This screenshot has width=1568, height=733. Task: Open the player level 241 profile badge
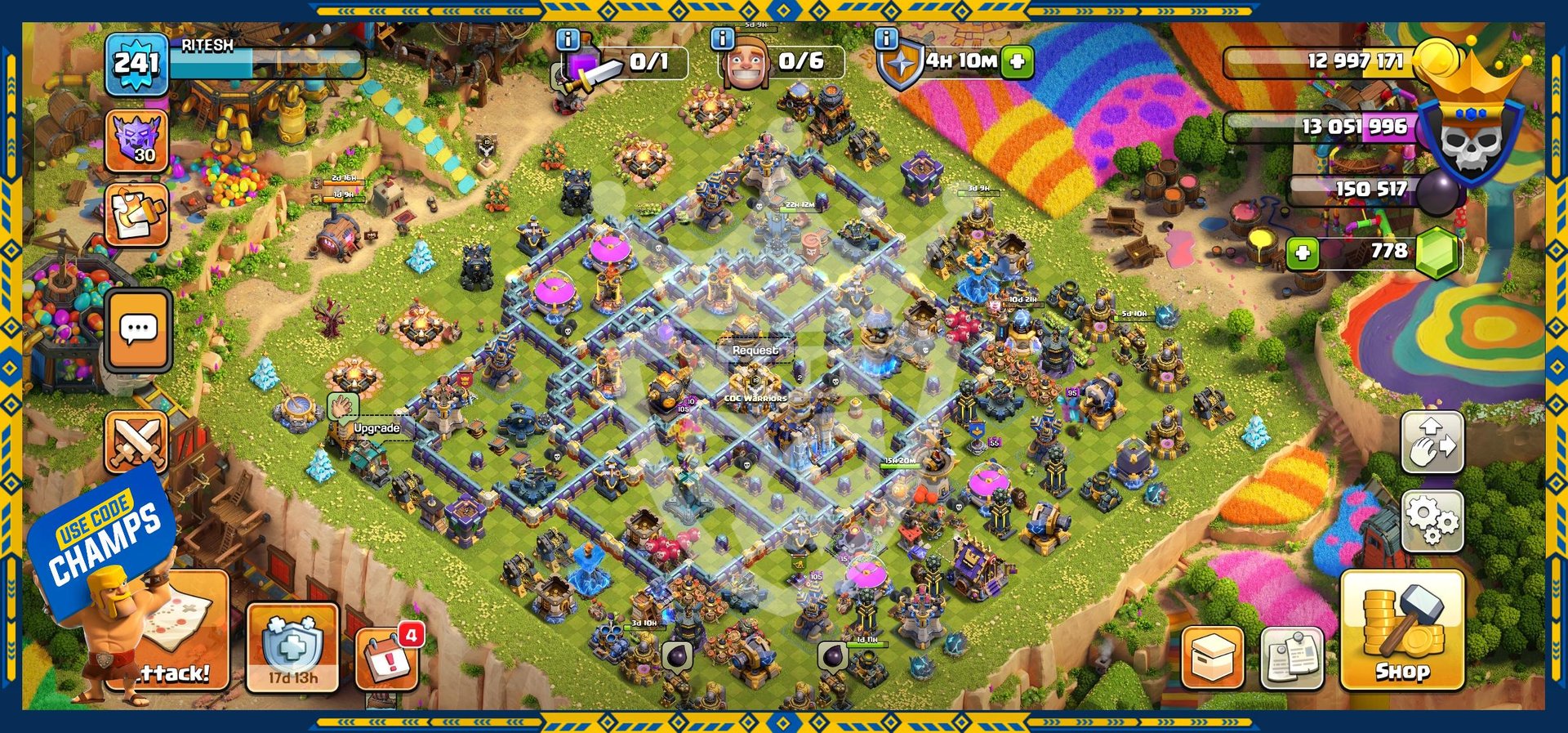pyautogui.click(x=136, y=64)
